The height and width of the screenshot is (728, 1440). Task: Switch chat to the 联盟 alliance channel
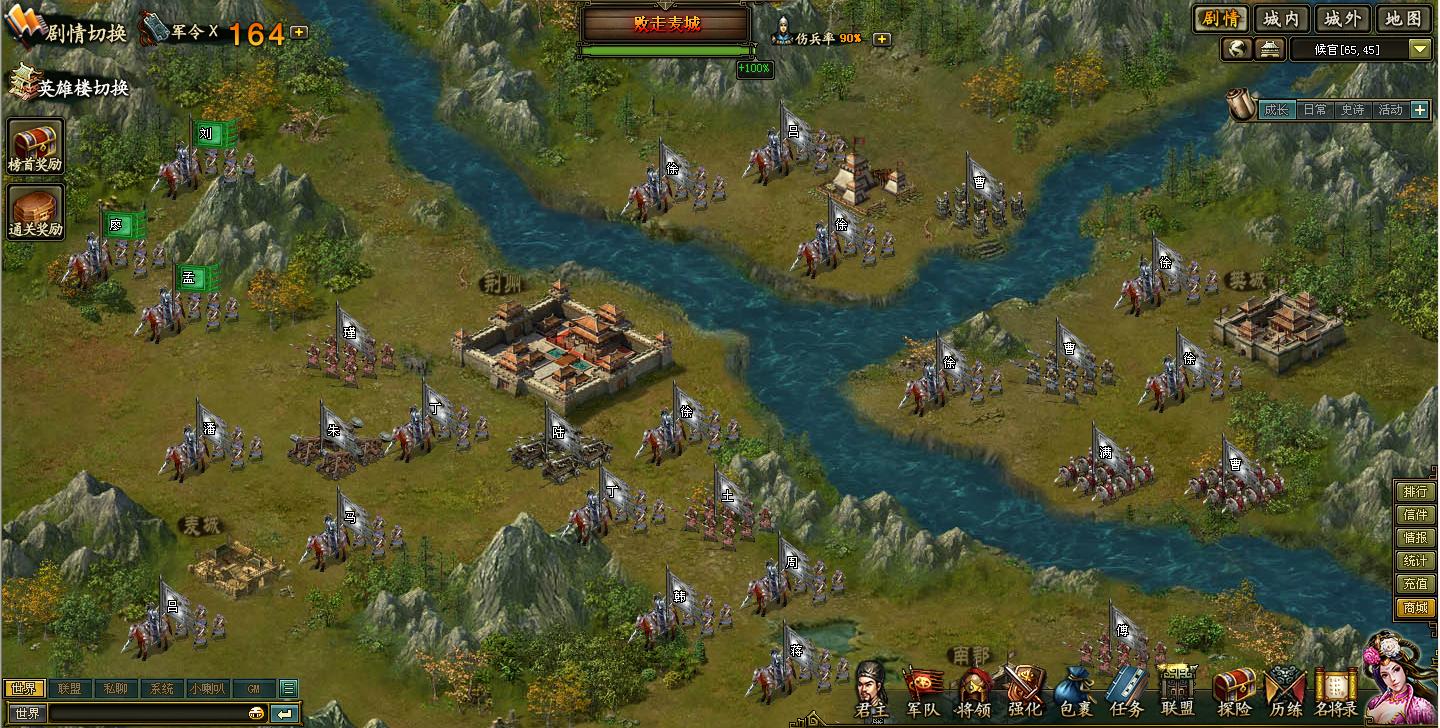[69, 688]
